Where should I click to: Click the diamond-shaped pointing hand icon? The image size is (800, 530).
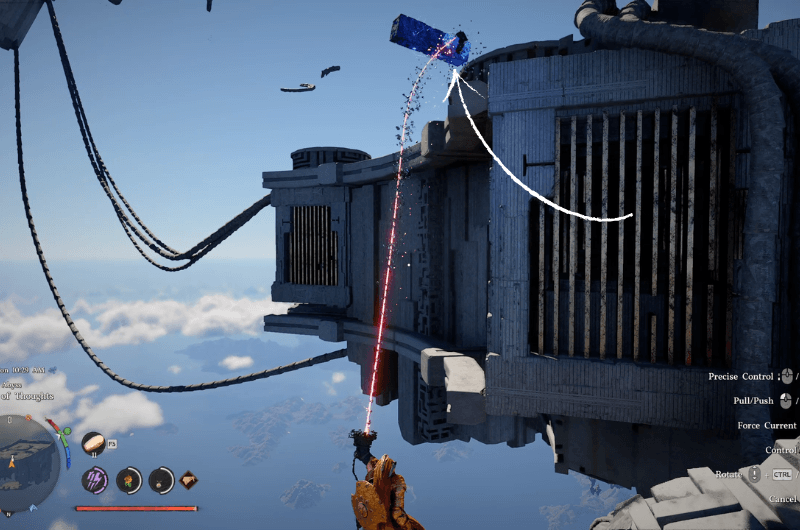pos(189,482)
